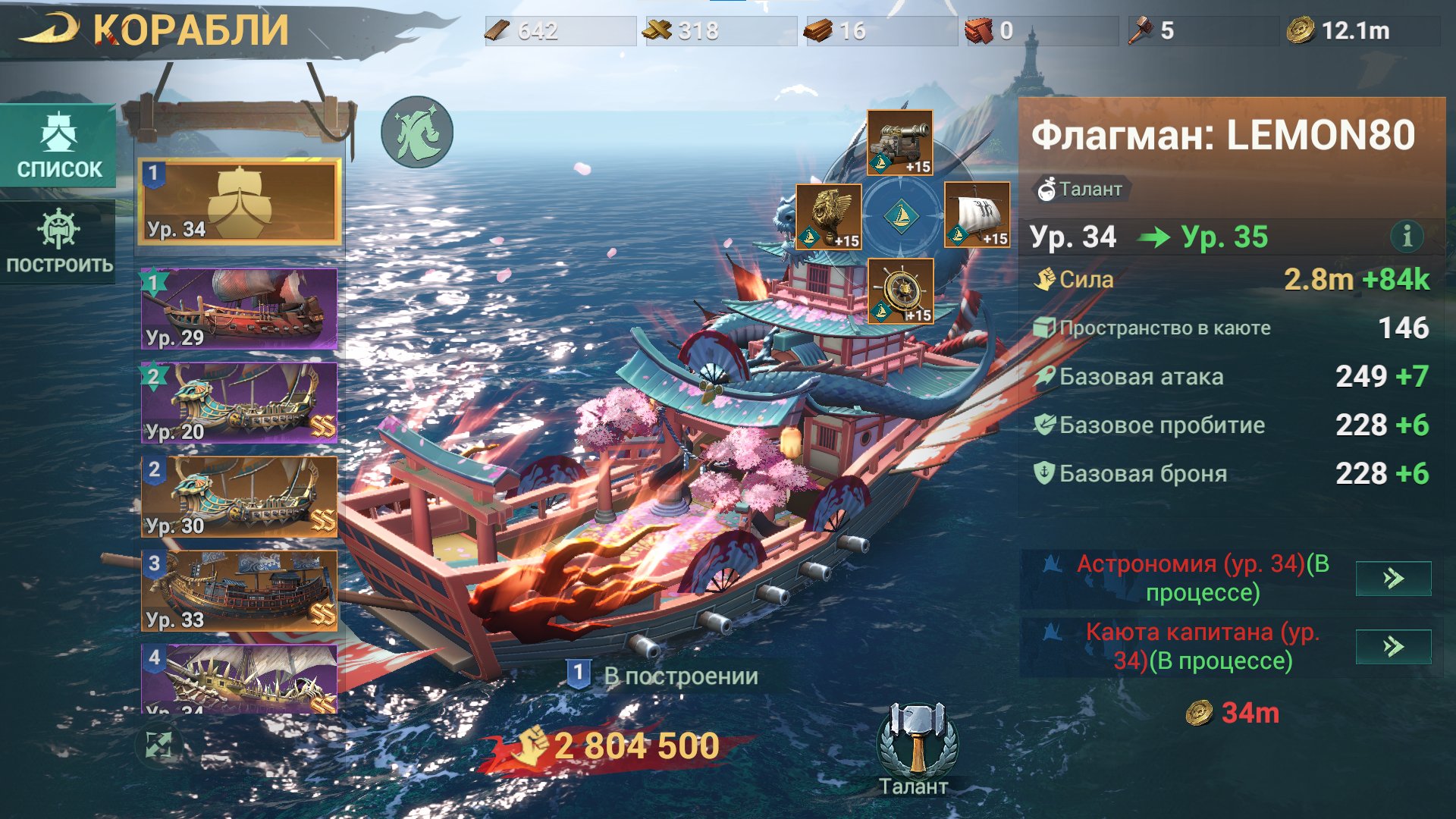Pick the level 30 dragon ship

tap(240, 497)
